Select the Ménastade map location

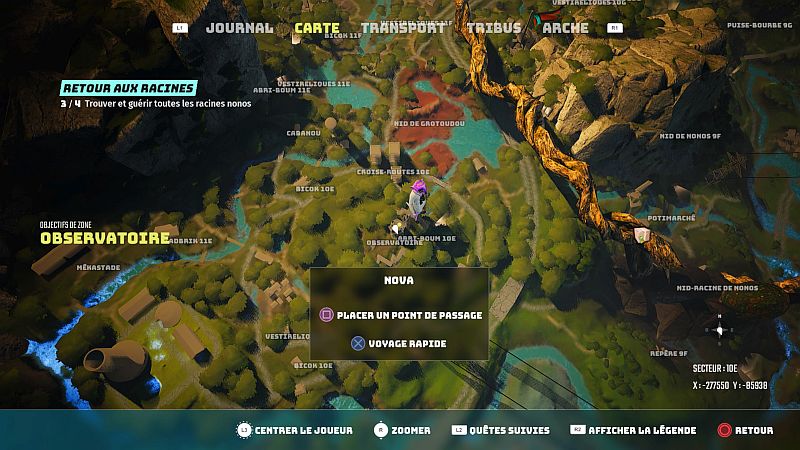coord(98,267)
